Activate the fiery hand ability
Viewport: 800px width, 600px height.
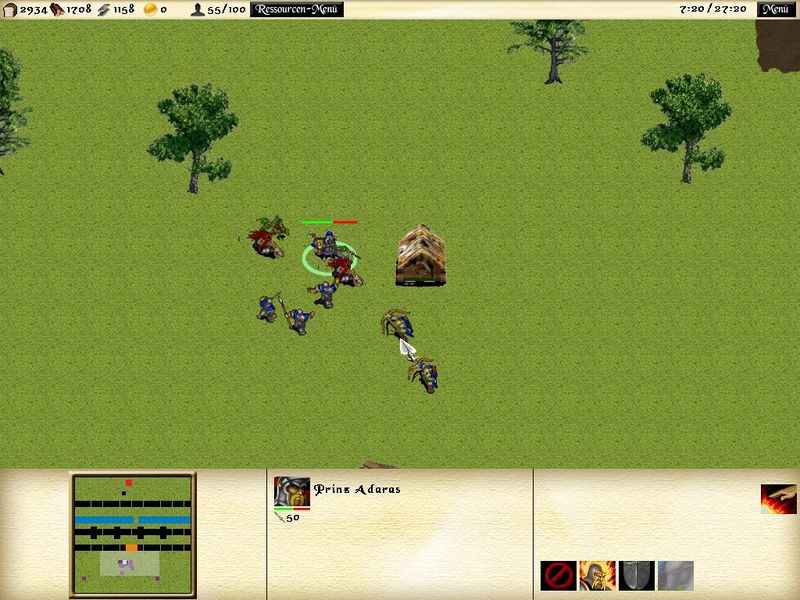click(x=778, y=499)
